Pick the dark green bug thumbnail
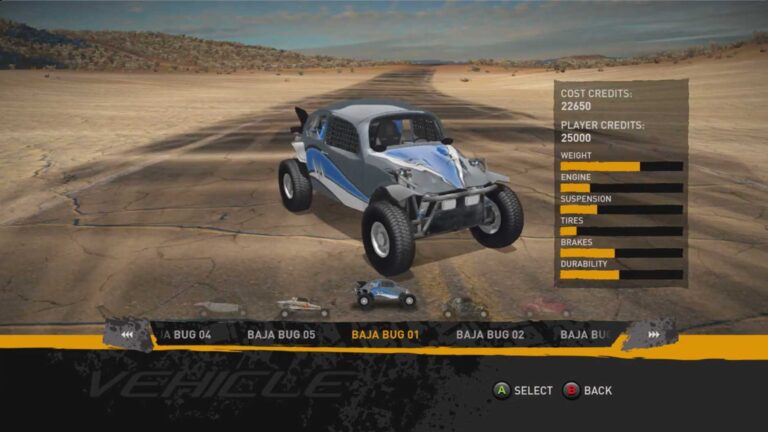Screen dimensions: 768x432 (465, 306)
